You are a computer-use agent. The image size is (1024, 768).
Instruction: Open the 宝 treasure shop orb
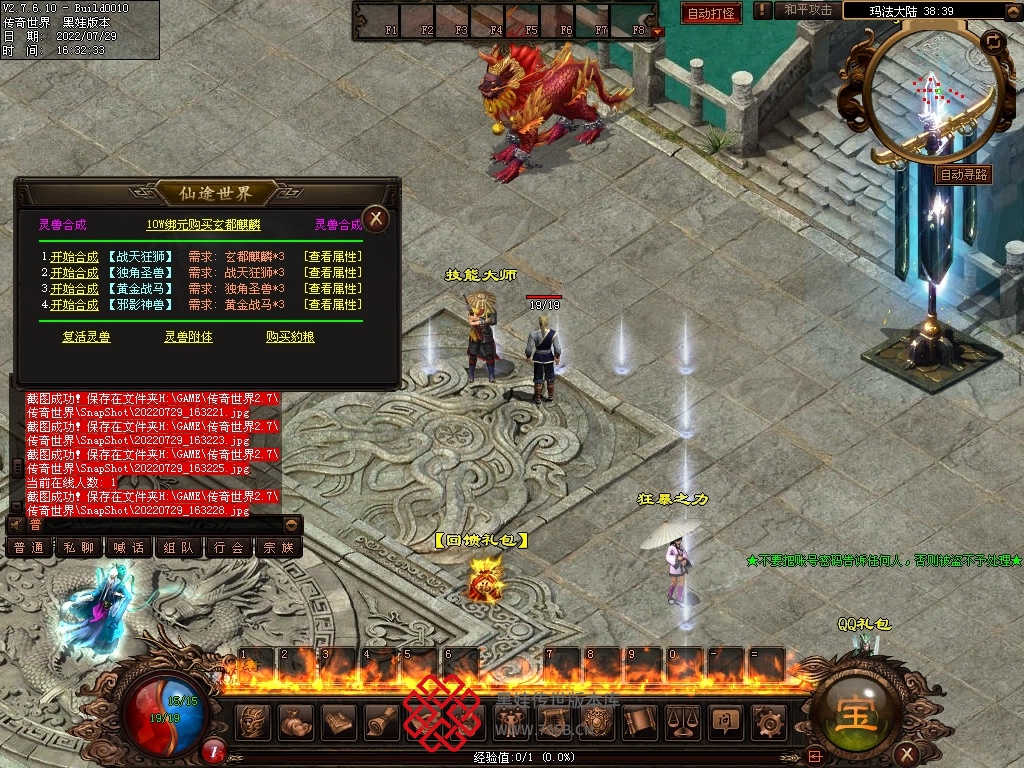(x=858, y=716)
